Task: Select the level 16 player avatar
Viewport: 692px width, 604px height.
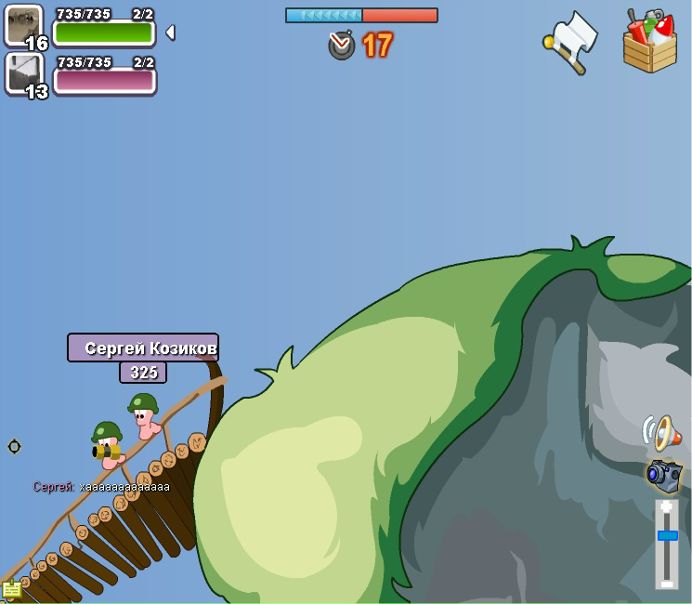Action: tap(24, 26)
